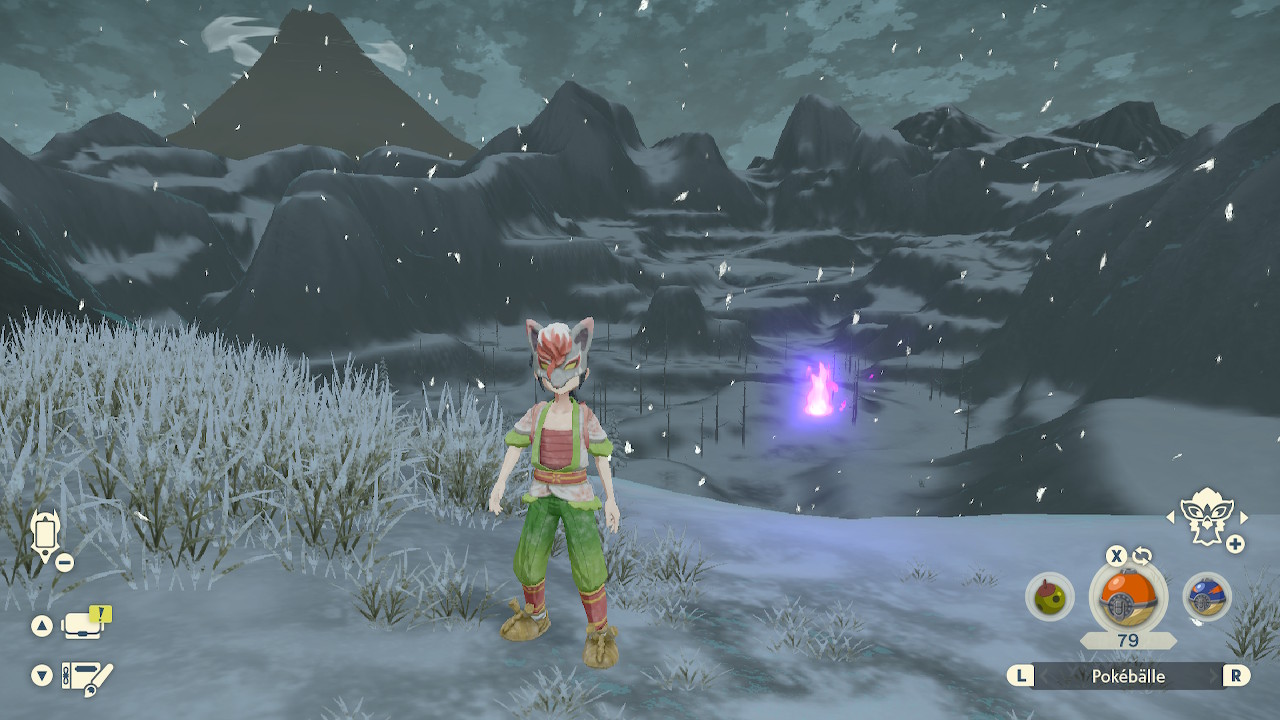Open the Pokédex notebook and brush icon
The image size is (1280, 720).
click(x=86, y=677)
